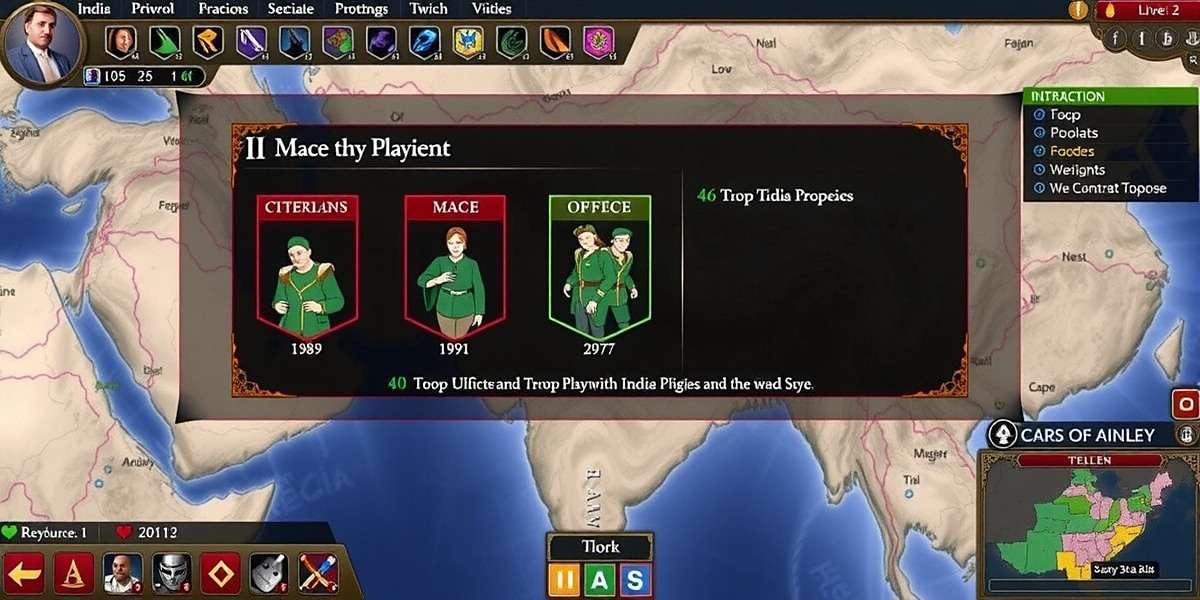Open the Seciate menu tab
Viewport: 1200px width, 600px height.
(x=291, y=9)
